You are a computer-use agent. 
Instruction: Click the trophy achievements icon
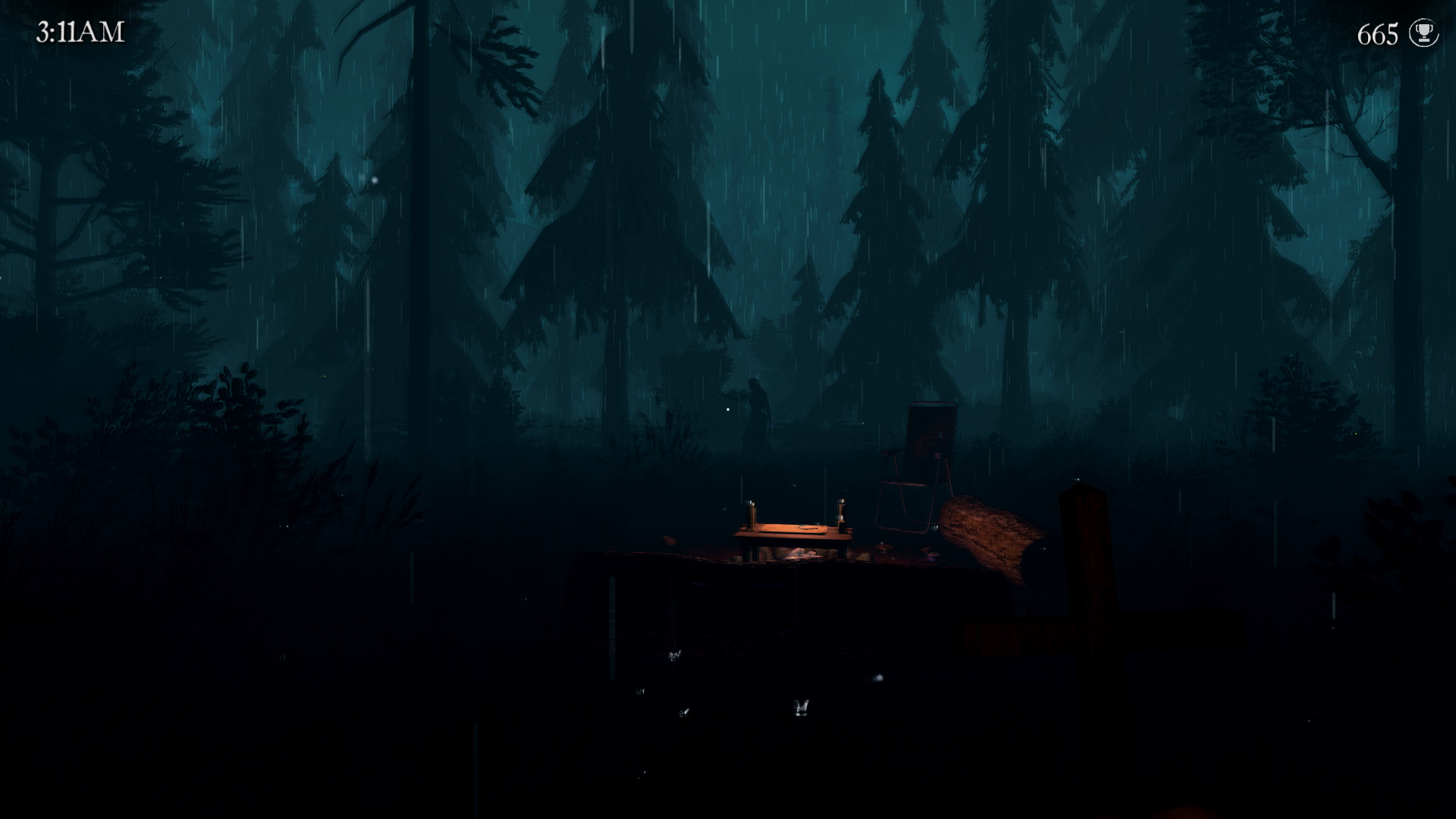click(1424, 33)
